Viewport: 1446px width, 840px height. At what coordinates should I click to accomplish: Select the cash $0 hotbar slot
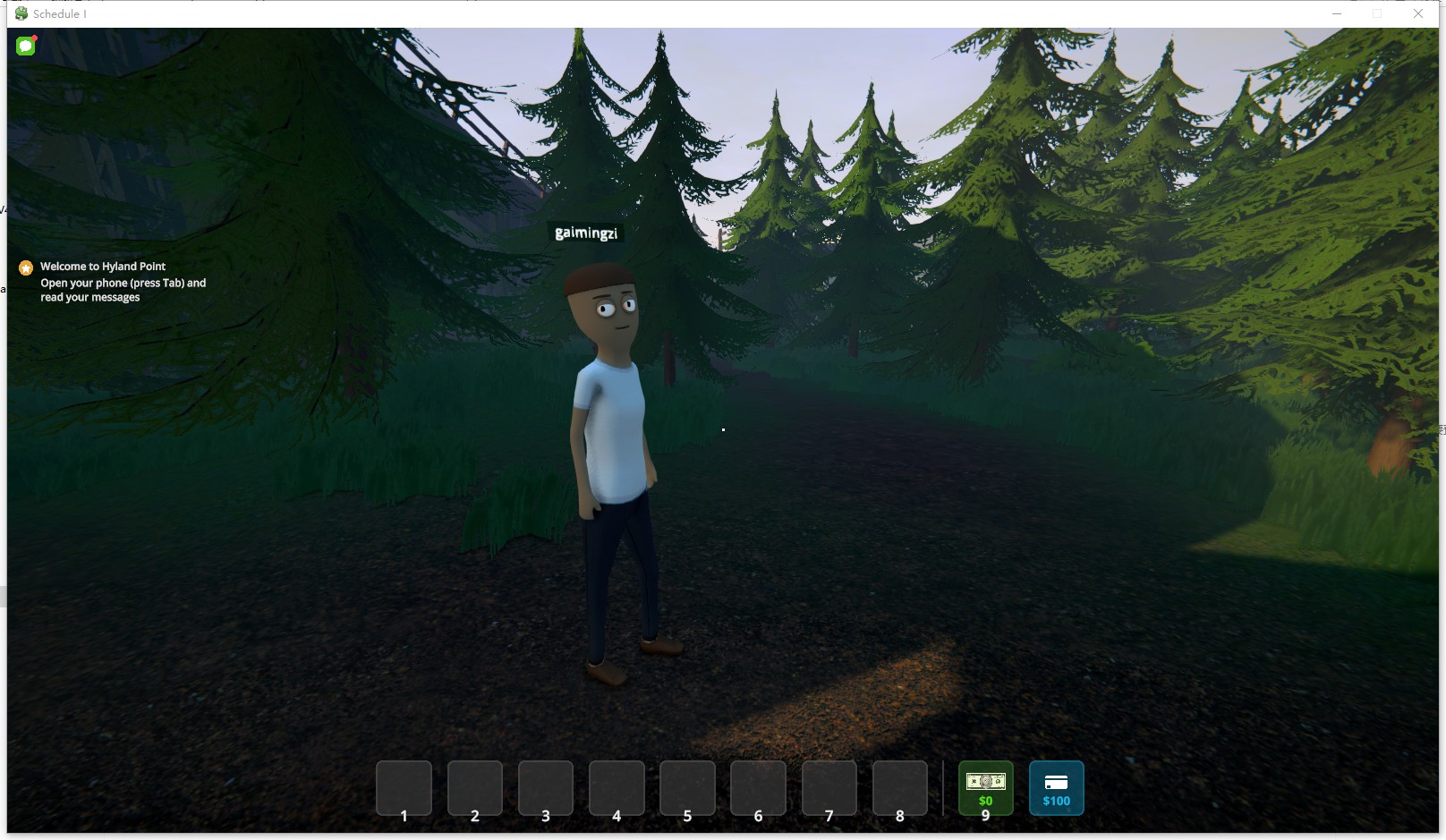point(985,787)
